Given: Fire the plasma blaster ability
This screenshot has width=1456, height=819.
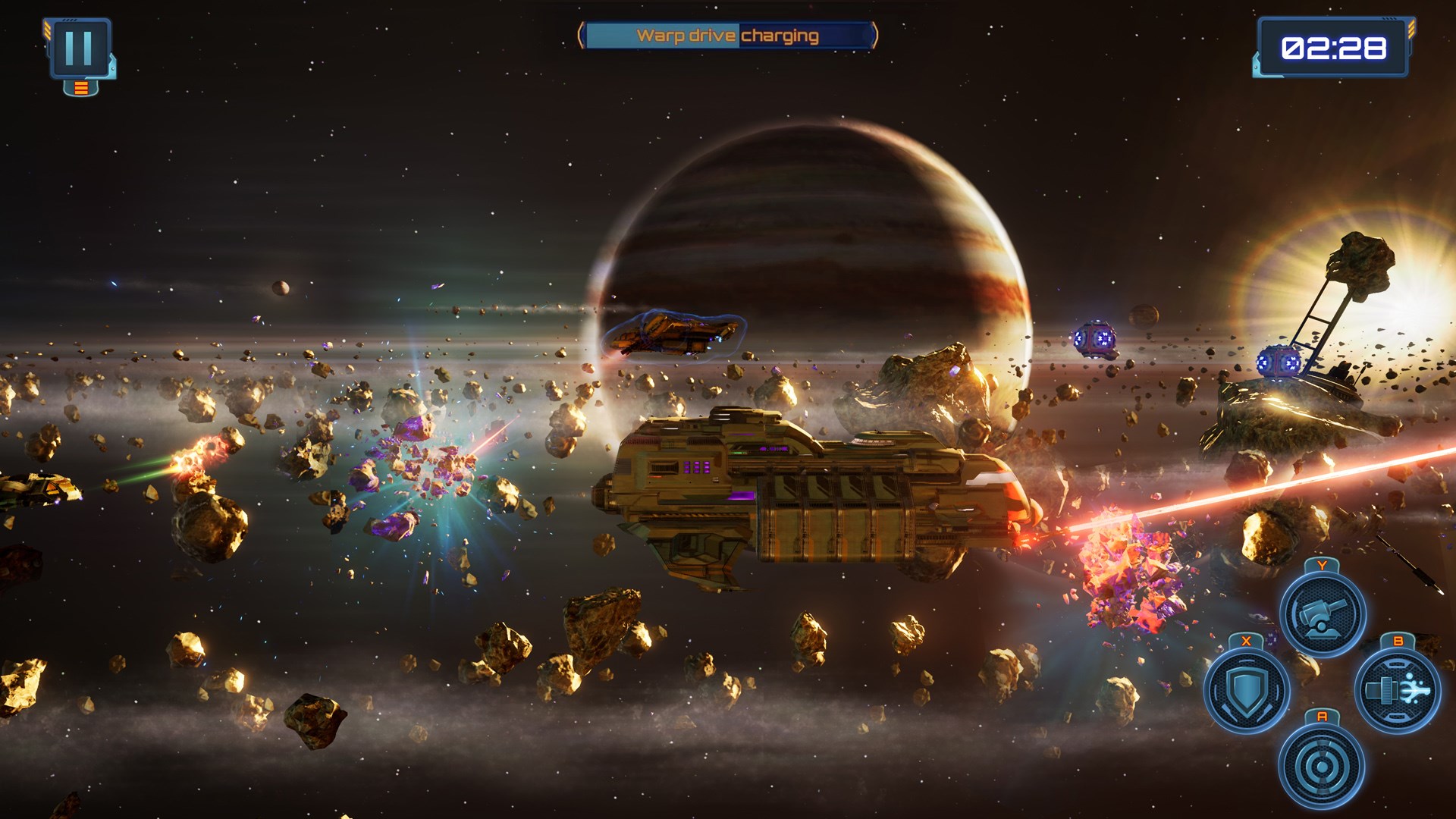Looking at the screenshot, I should 1397,690.
